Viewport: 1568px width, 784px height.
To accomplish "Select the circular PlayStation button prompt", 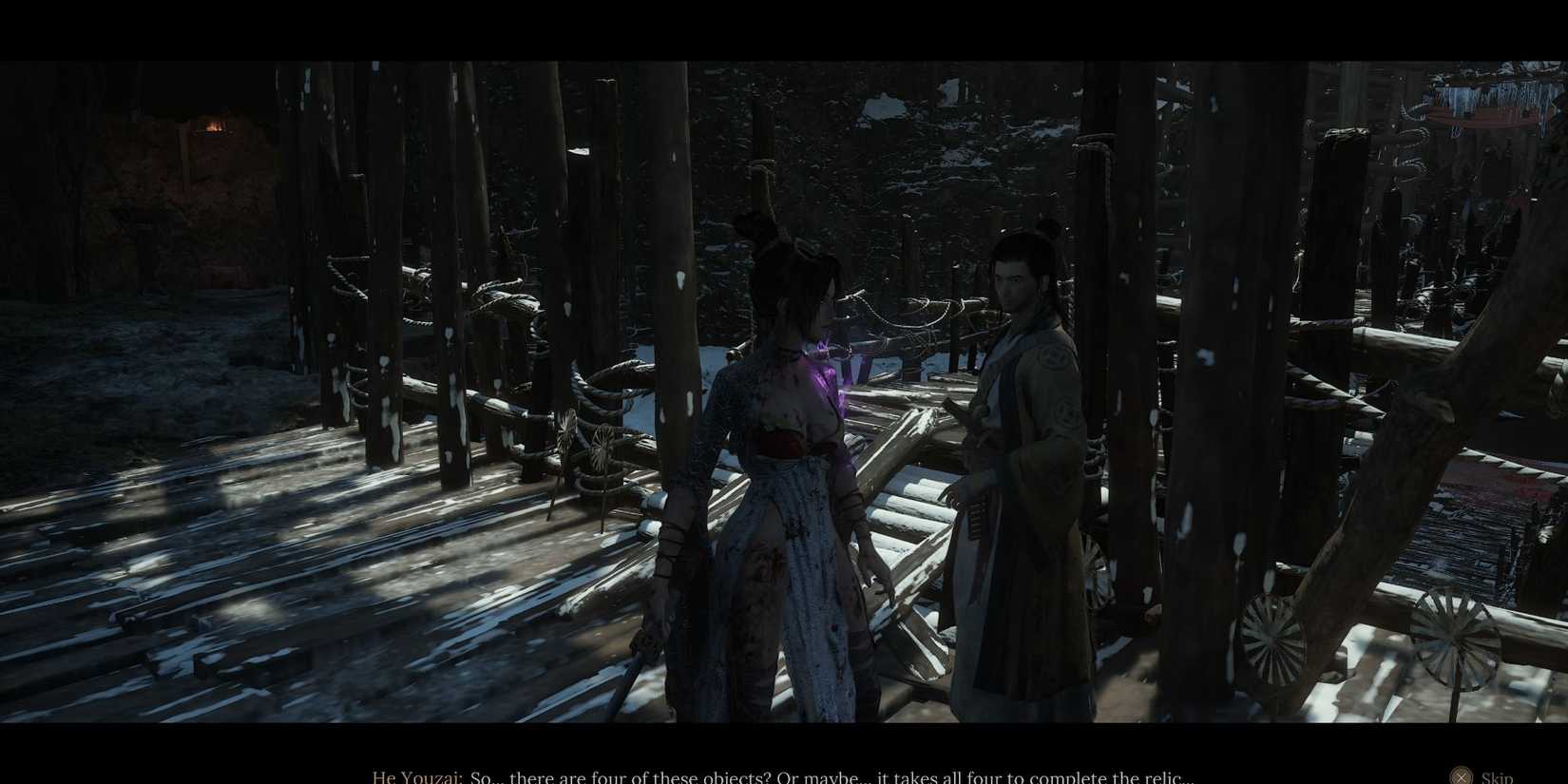I will pos(1461,775).
